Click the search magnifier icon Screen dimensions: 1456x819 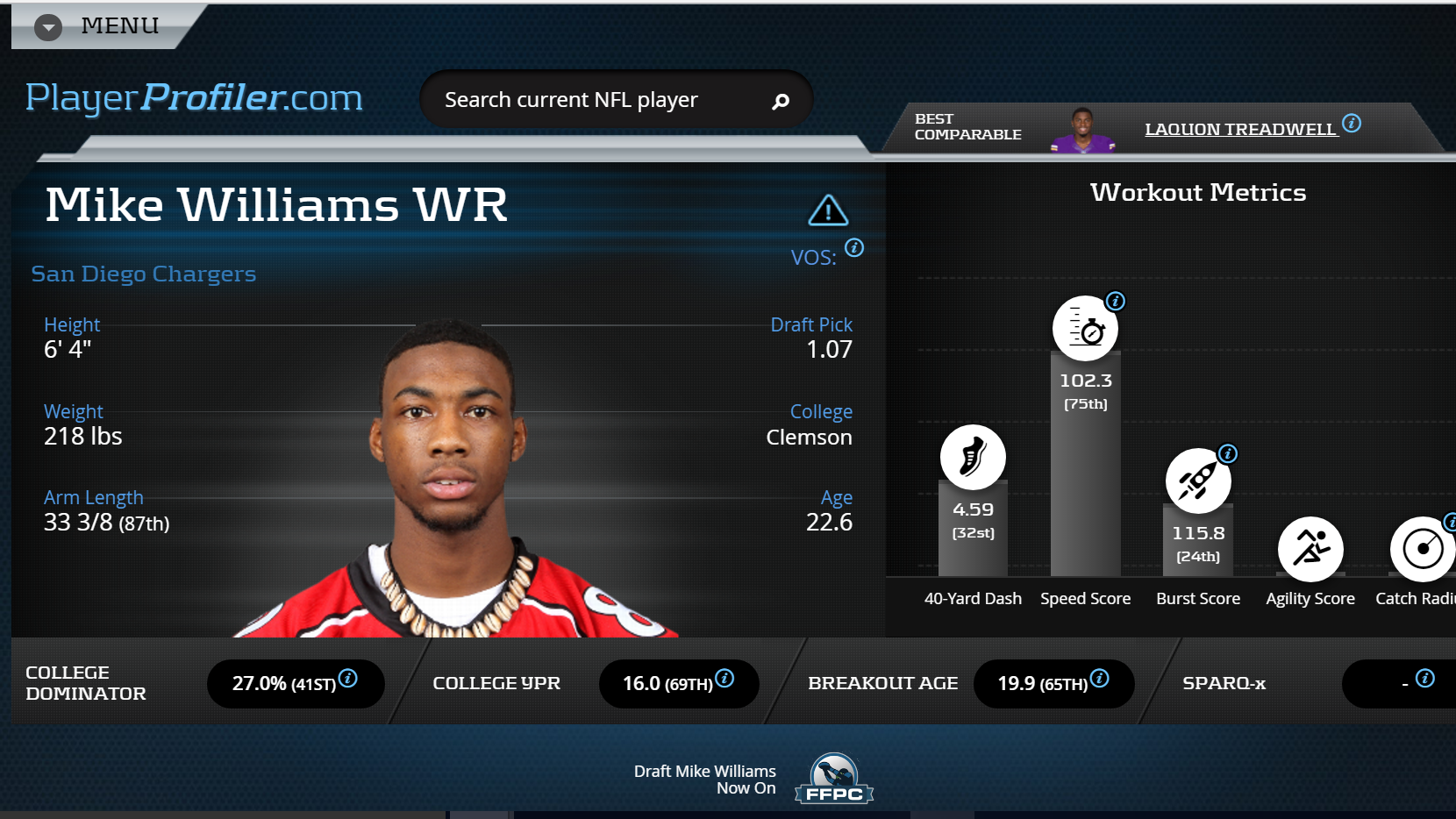(x=780, y=102)
